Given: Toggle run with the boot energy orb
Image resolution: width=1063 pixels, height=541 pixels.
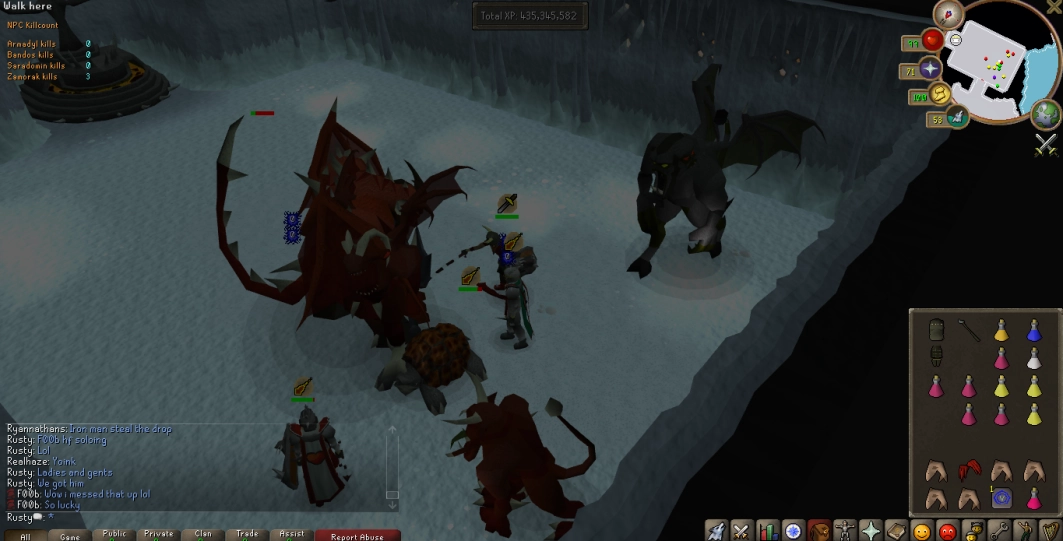Looking at the screenshot, I should (x=941, y=94).
